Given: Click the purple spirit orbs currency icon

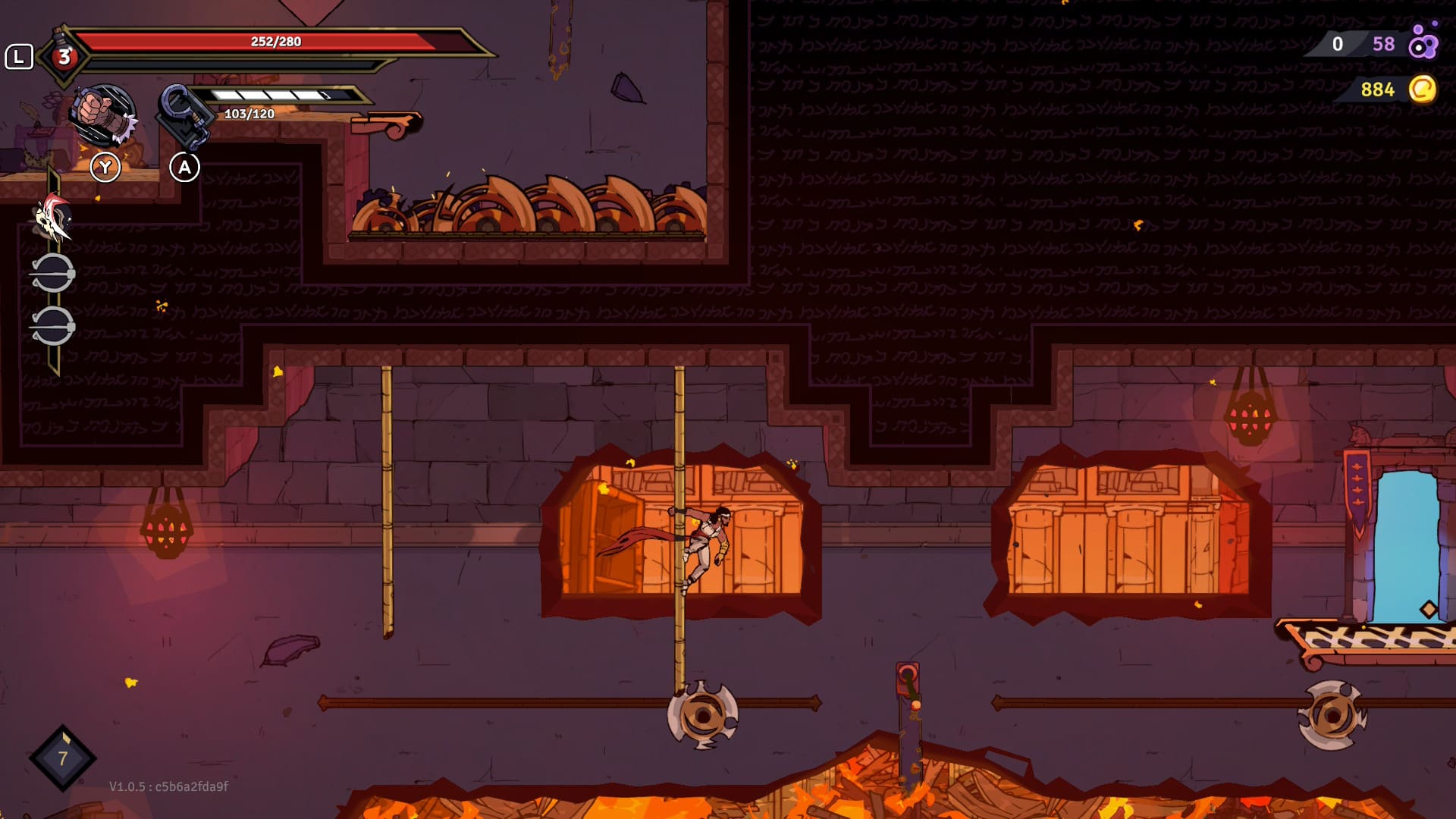Looking at the screenshot, I should click(x=1423, y=42).
